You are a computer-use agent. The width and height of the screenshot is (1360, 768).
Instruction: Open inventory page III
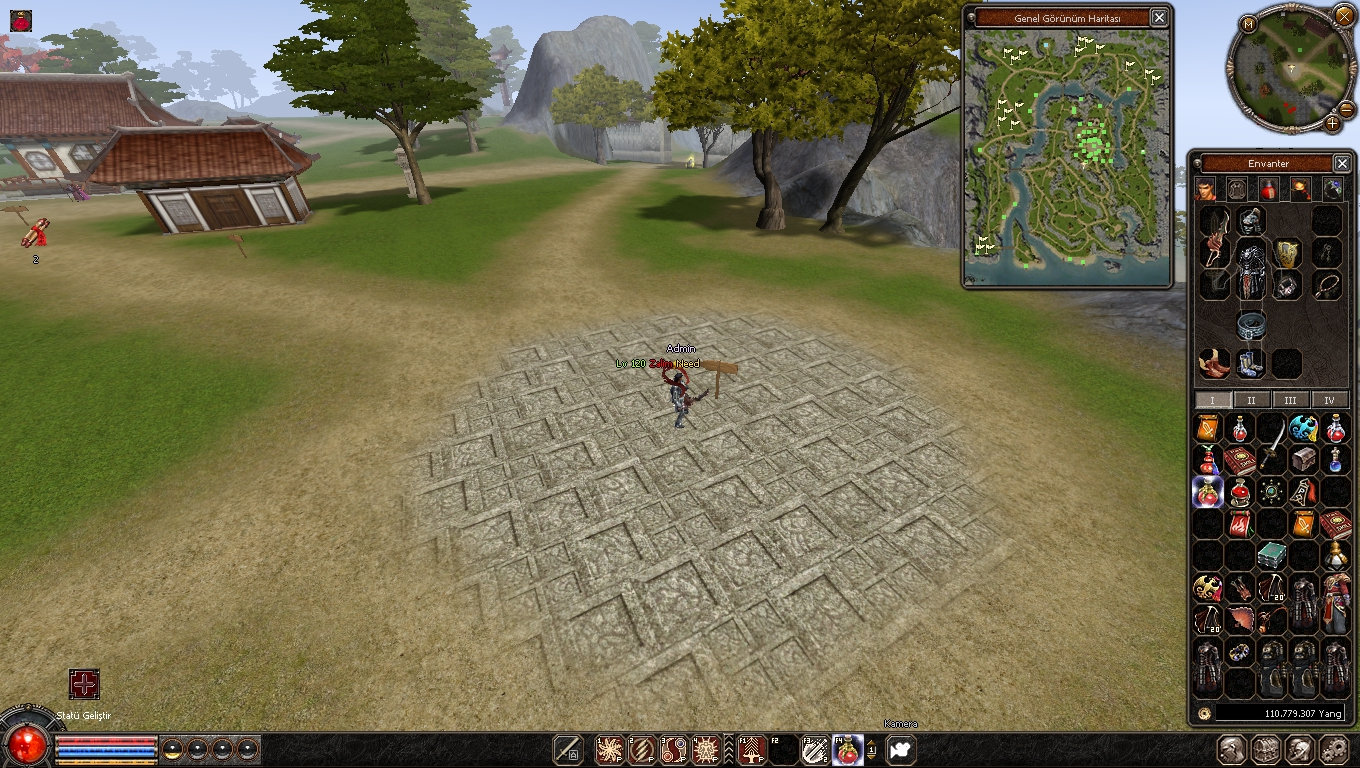click(x=1290, y=400)
